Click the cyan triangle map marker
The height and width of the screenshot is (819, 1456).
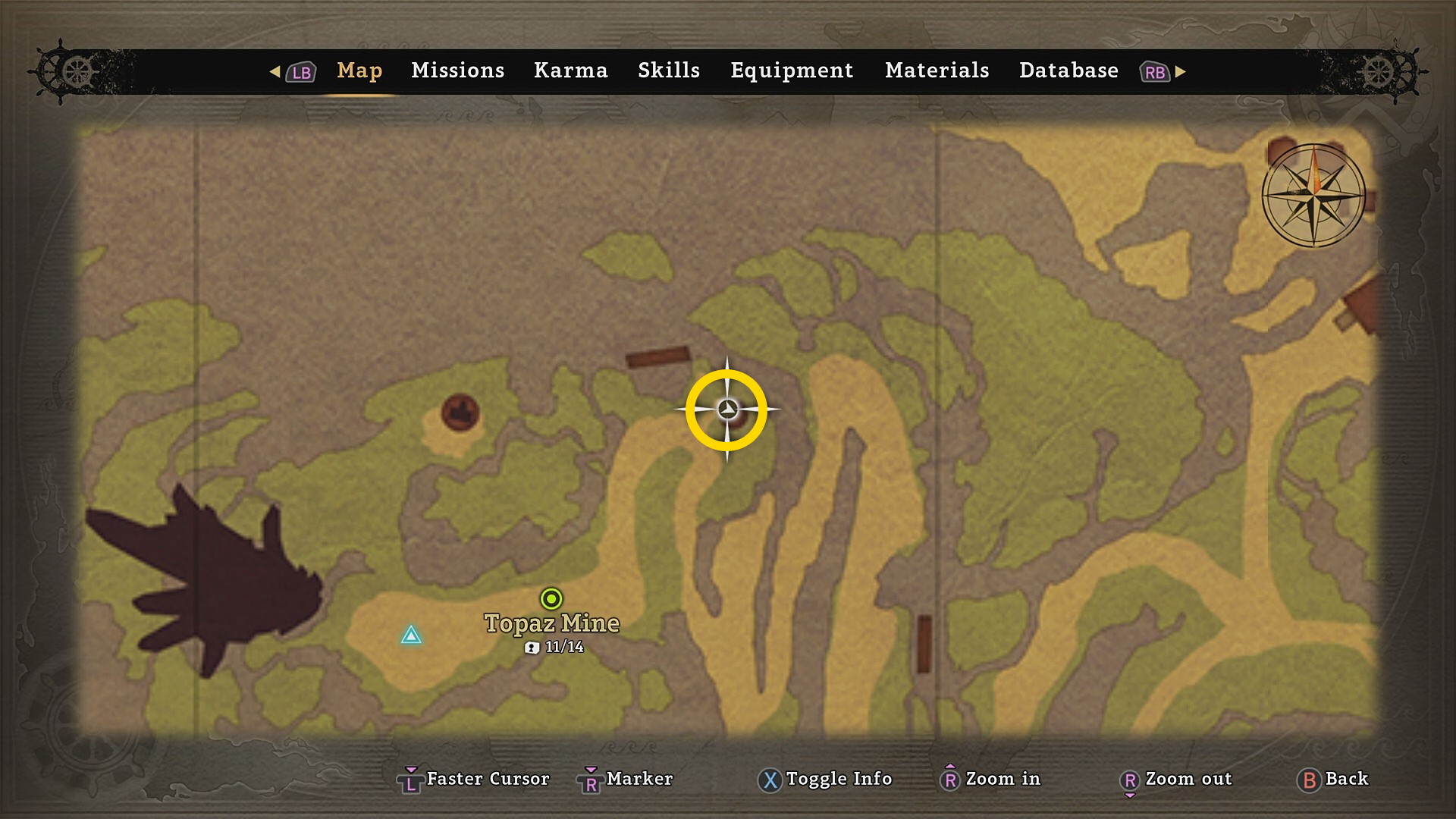coord(411,635)
